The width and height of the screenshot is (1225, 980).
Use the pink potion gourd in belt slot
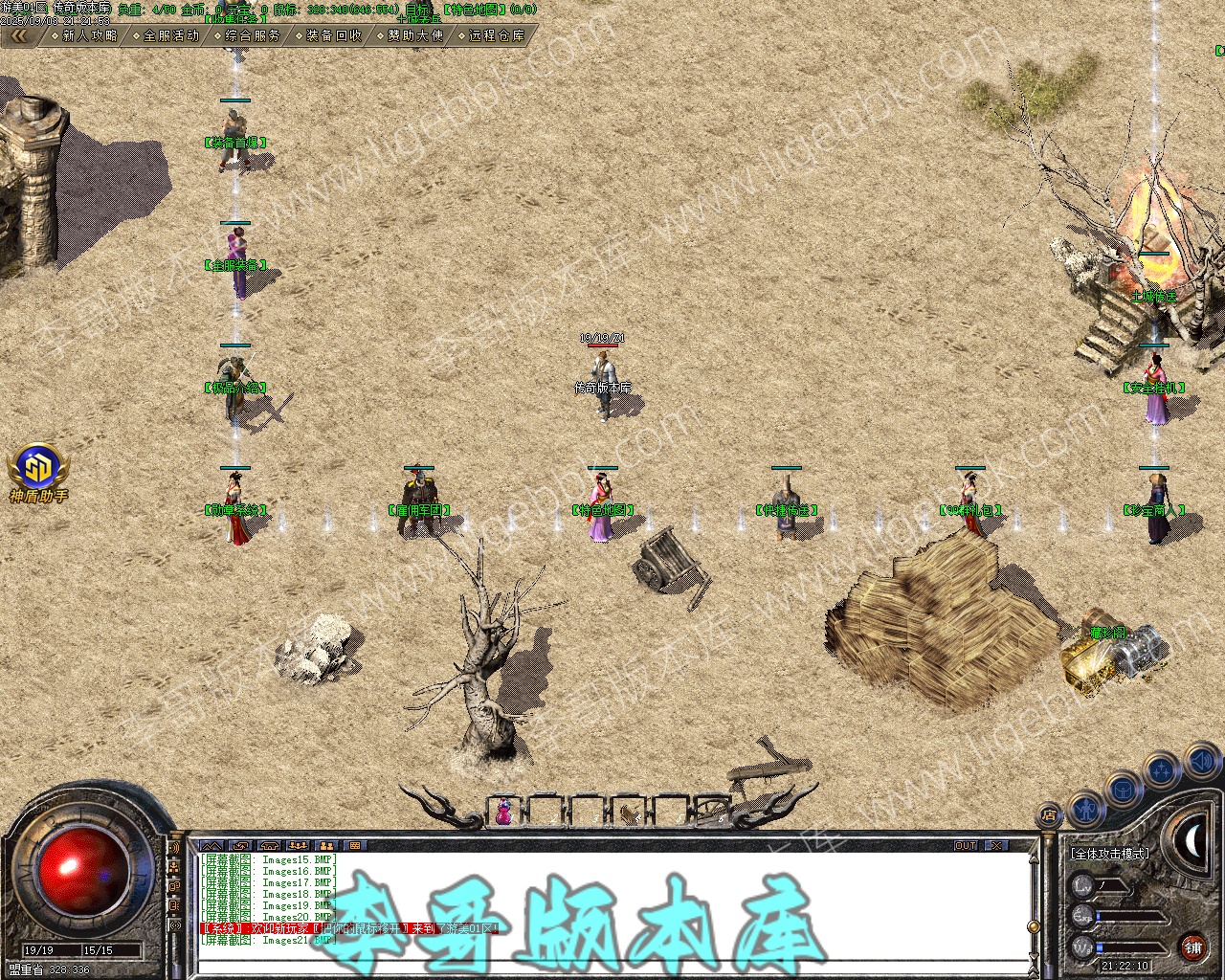(503, 812)
